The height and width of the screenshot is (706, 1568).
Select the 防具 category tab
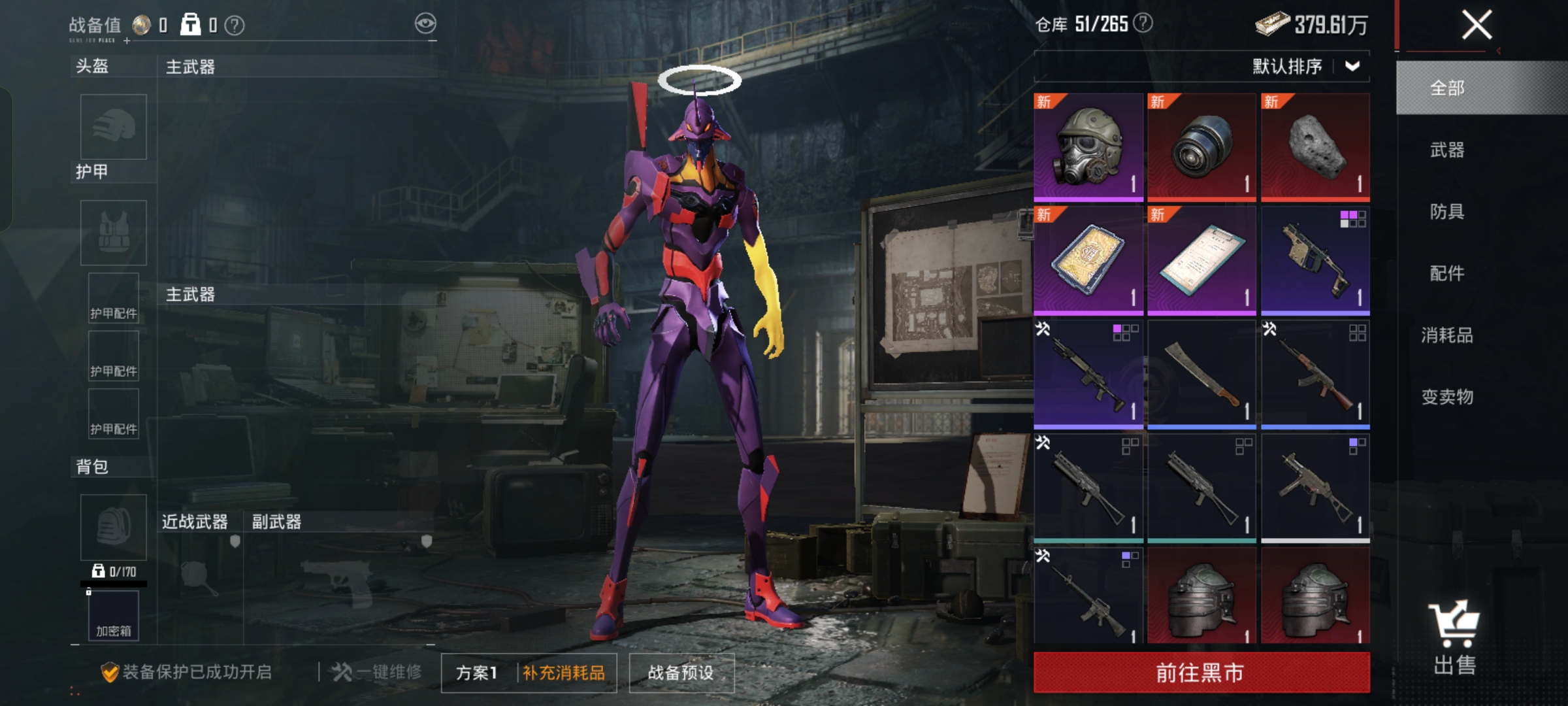[x=1447, y=212]
